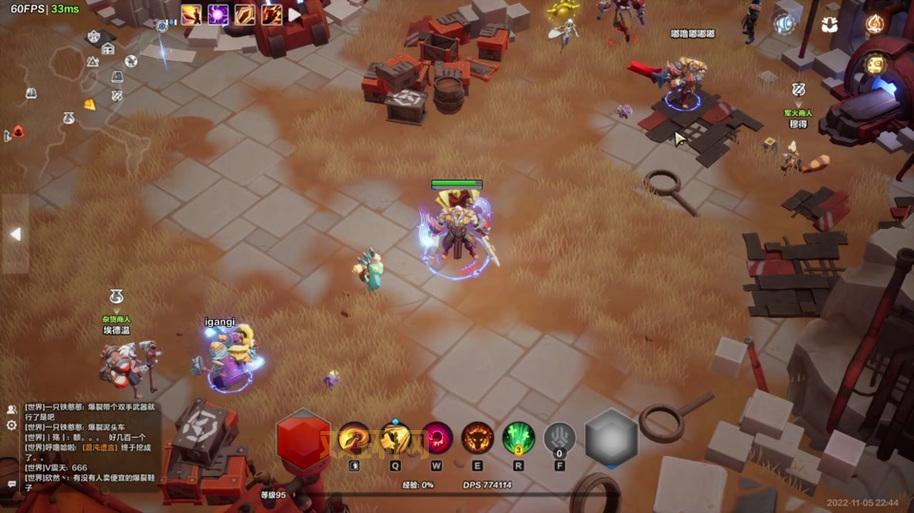Viewport: 914px width, 513px height.
Task: Open the orange flame icon menu
Action: pyautogui.click(x=875, y=23)
